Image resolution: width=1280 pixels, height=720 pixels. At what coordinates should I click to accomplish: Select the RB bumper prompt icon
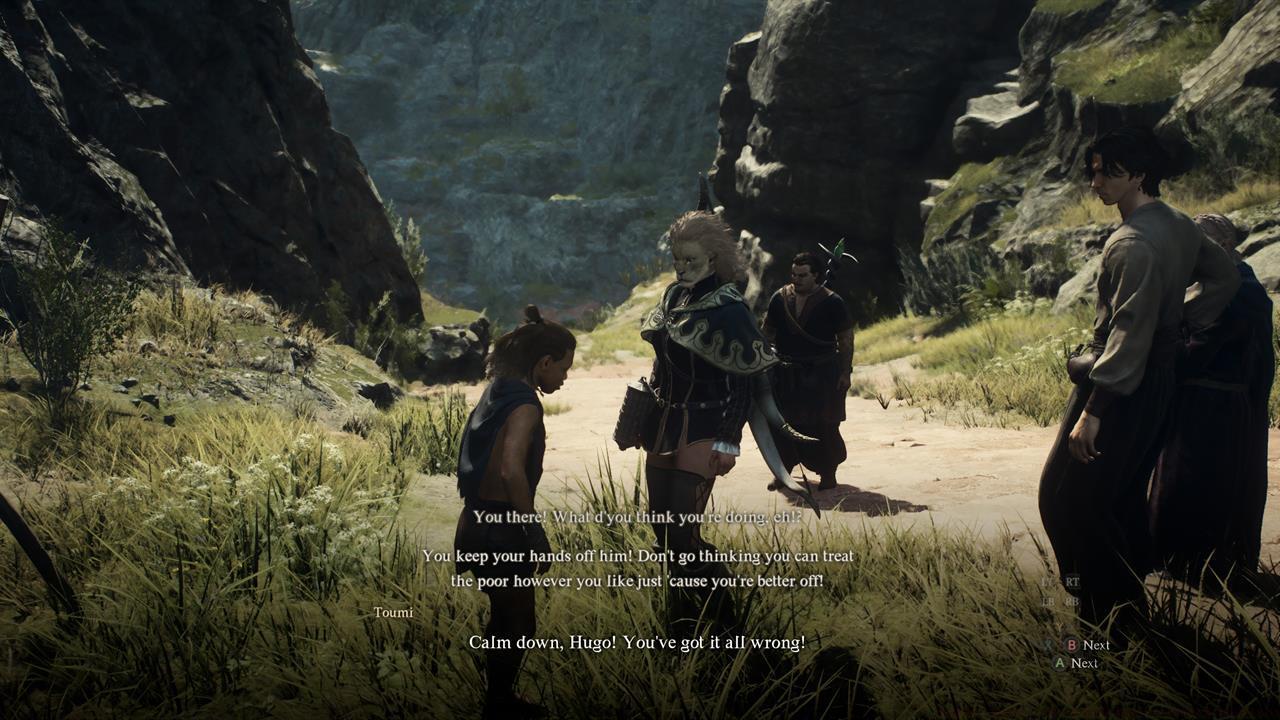[1071, 602]
